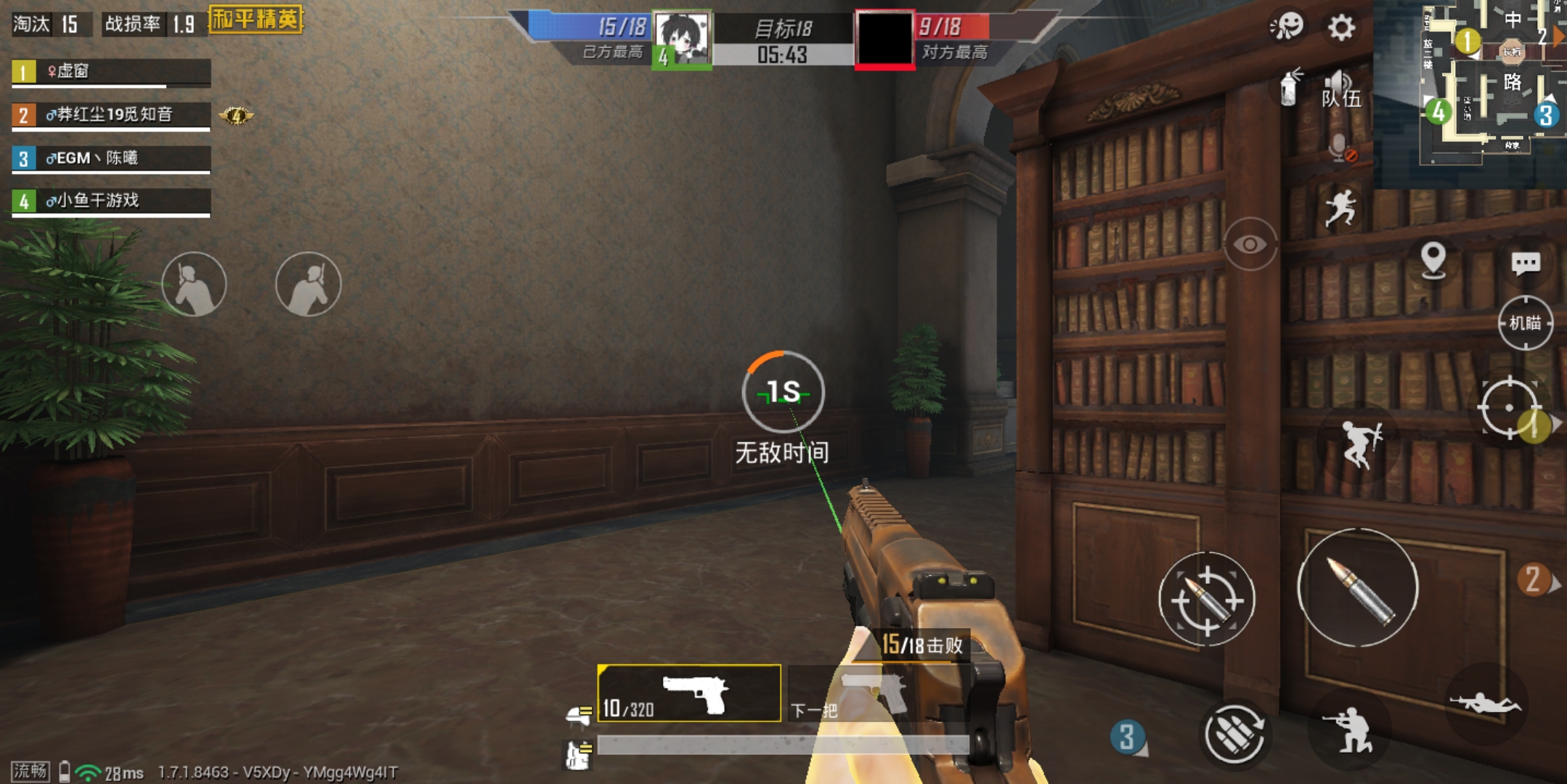Tap the eye free-look button
Screen dimensions: 1567x784
[x=1250, y=245]
